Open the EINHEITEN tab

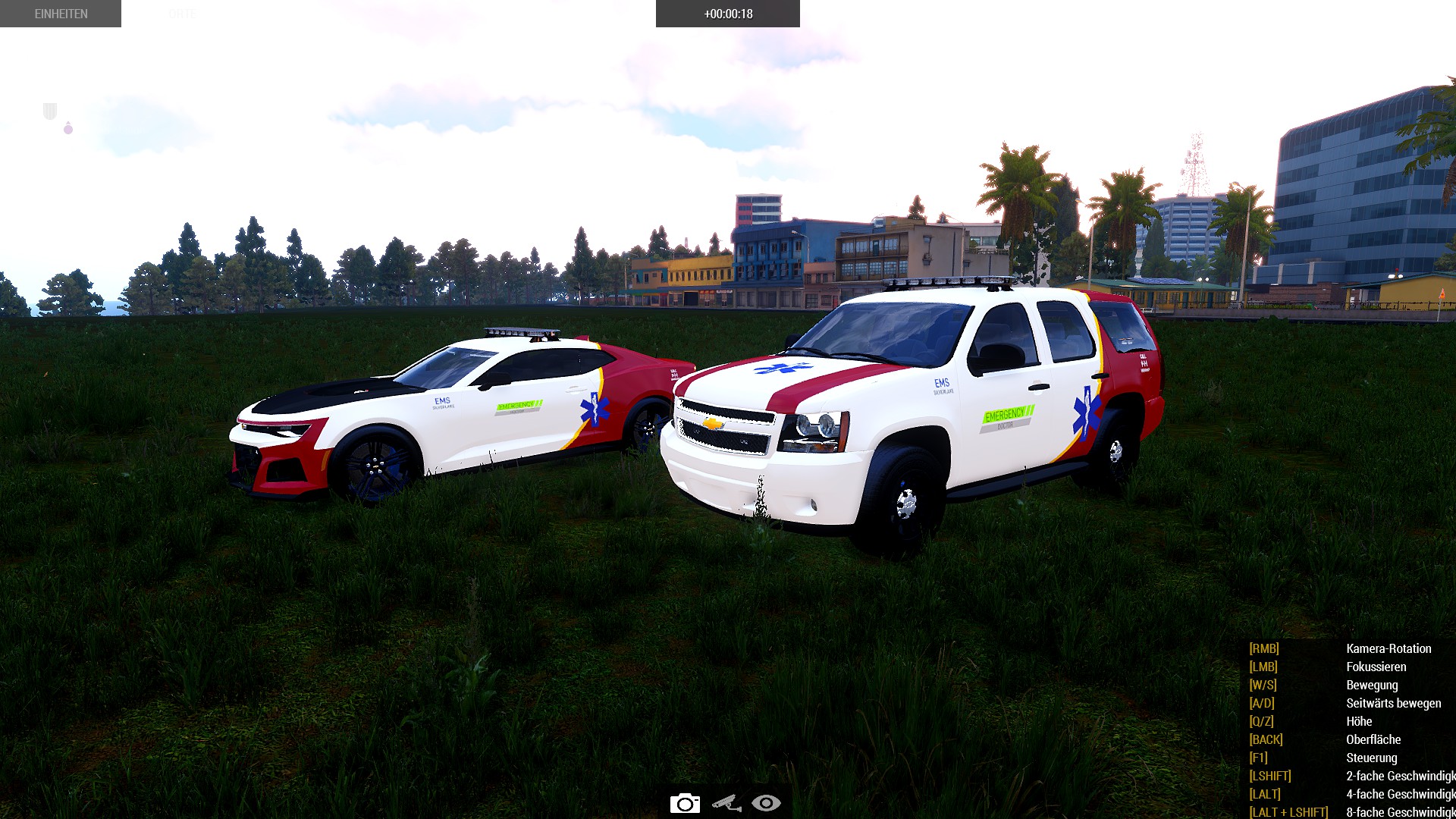(61, 14)
